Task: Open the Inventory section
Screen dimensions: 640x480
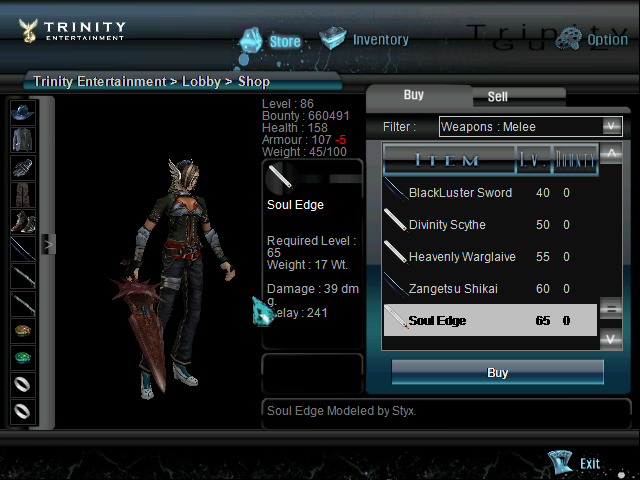Action: (365, 40)
